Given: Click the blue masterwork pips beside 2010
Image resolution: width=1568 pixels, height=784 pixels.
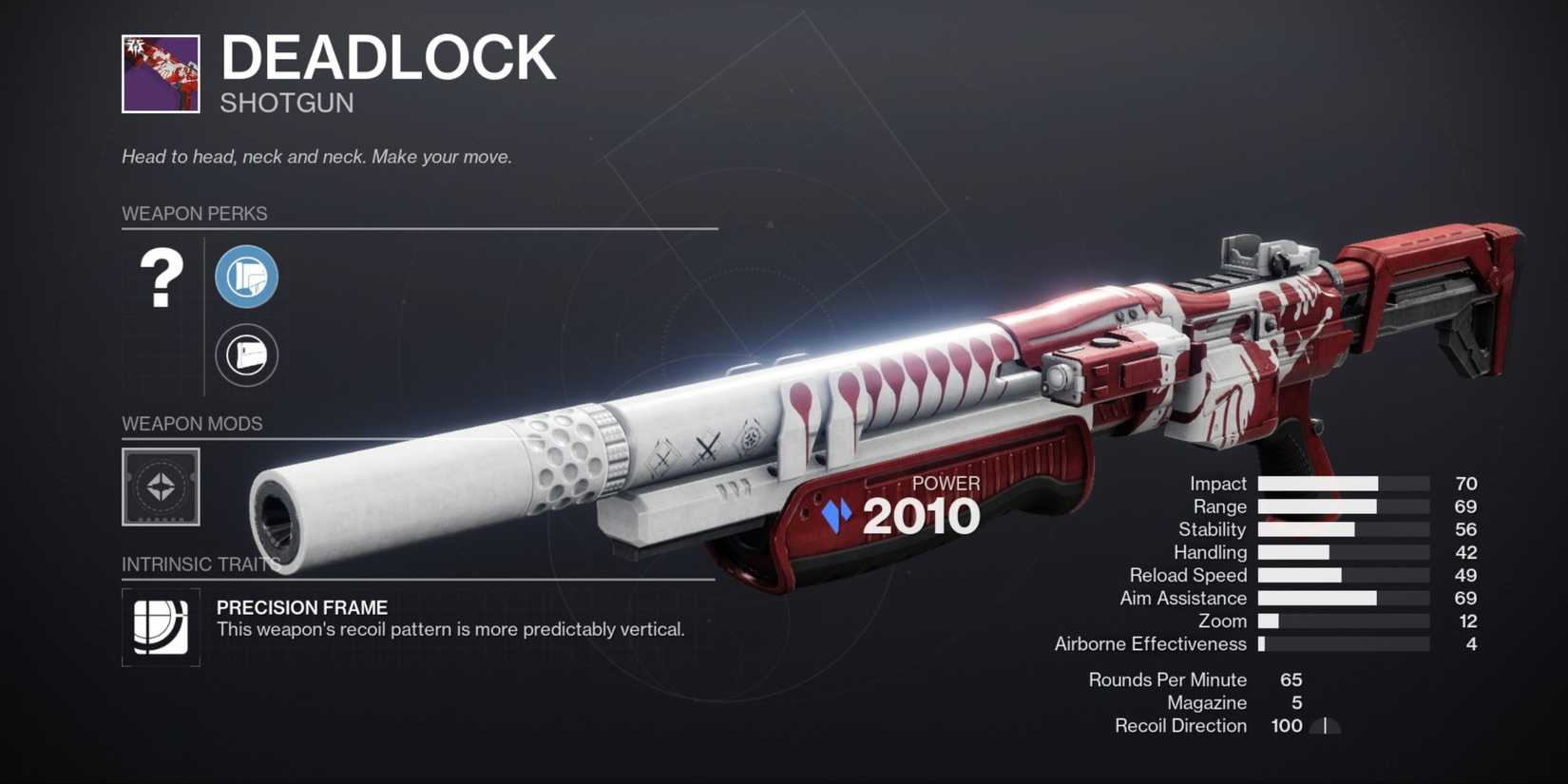Looking at the screenshot, I should (x=834, y=514).
